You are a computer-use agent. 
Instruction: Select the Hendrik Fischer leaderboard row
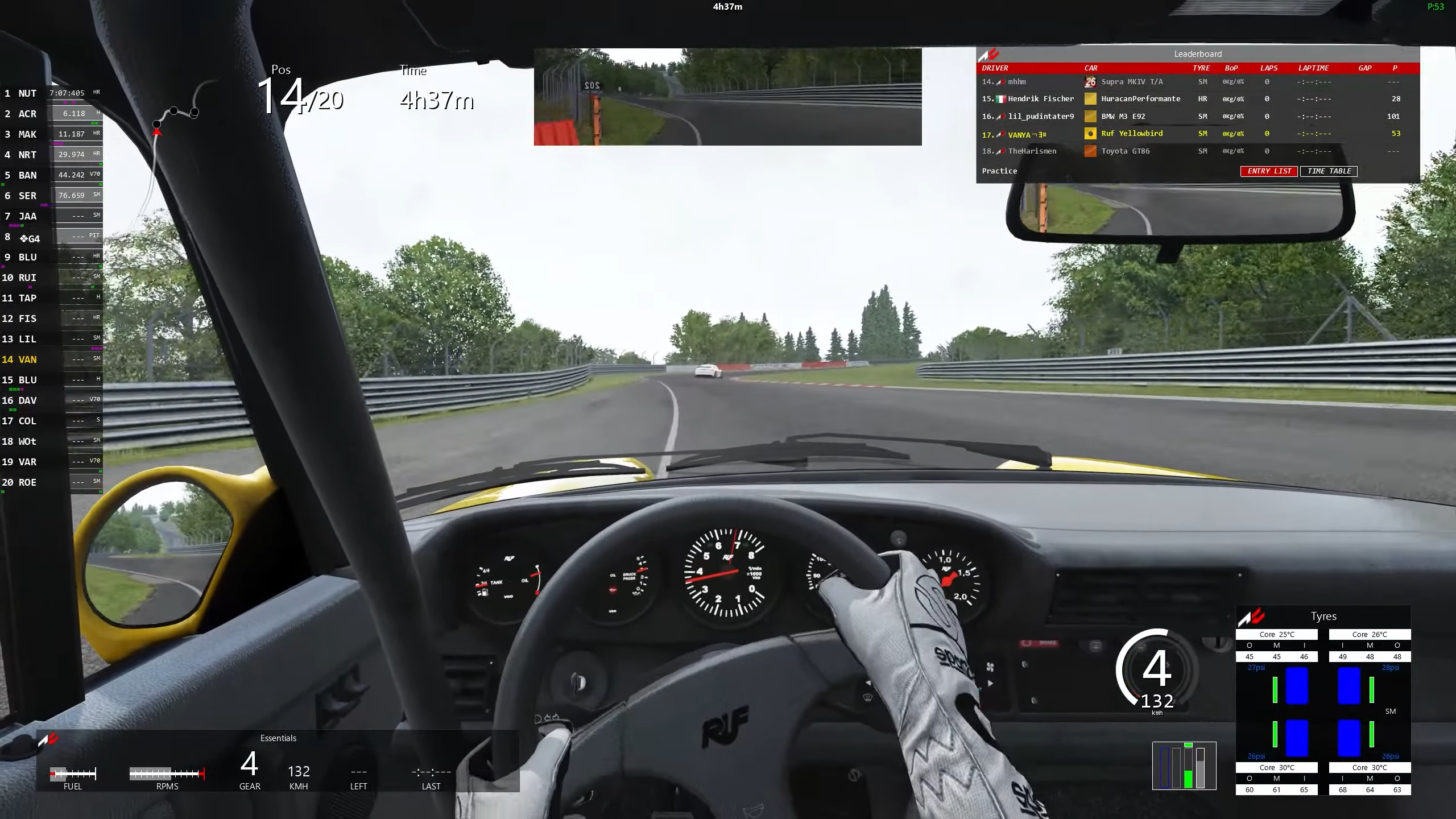click(1040, 99)
